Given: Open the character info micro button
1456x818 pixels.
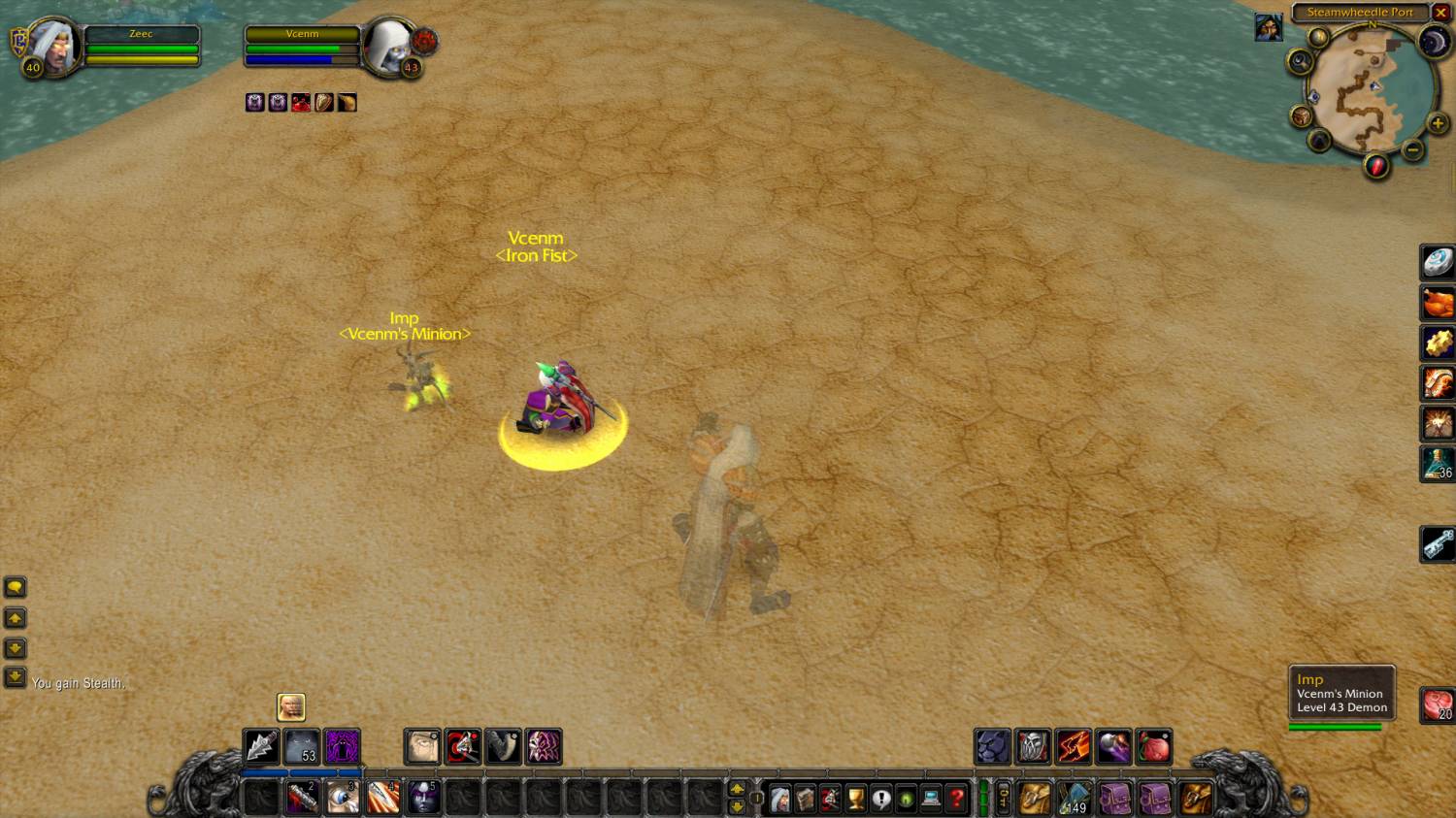Looking at the screenshot, I should click(x=779, y=799).
